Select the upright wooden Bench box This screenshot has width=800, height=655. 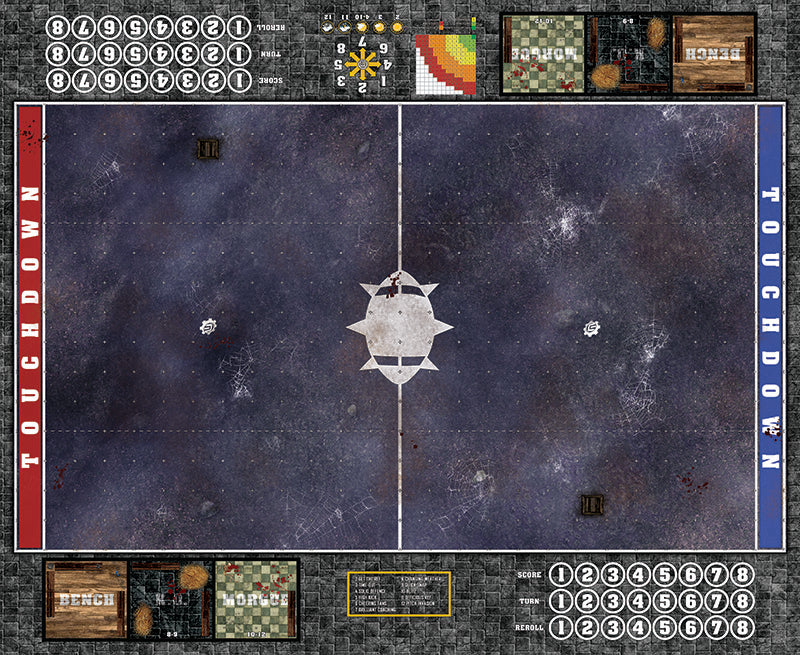[x=85, y=599]
